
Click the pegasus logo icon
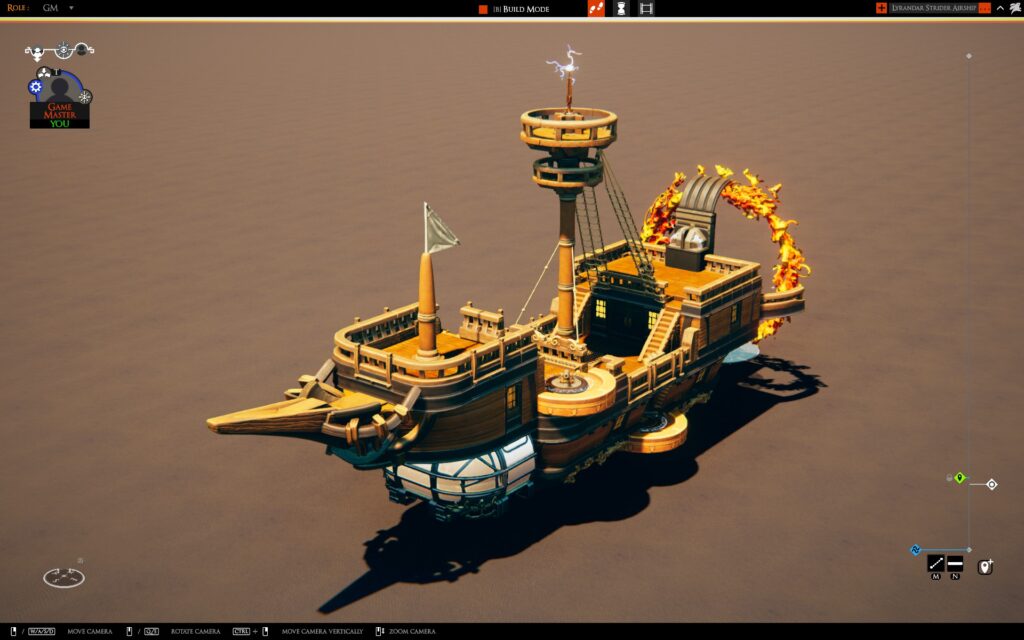pos(1015,8)
